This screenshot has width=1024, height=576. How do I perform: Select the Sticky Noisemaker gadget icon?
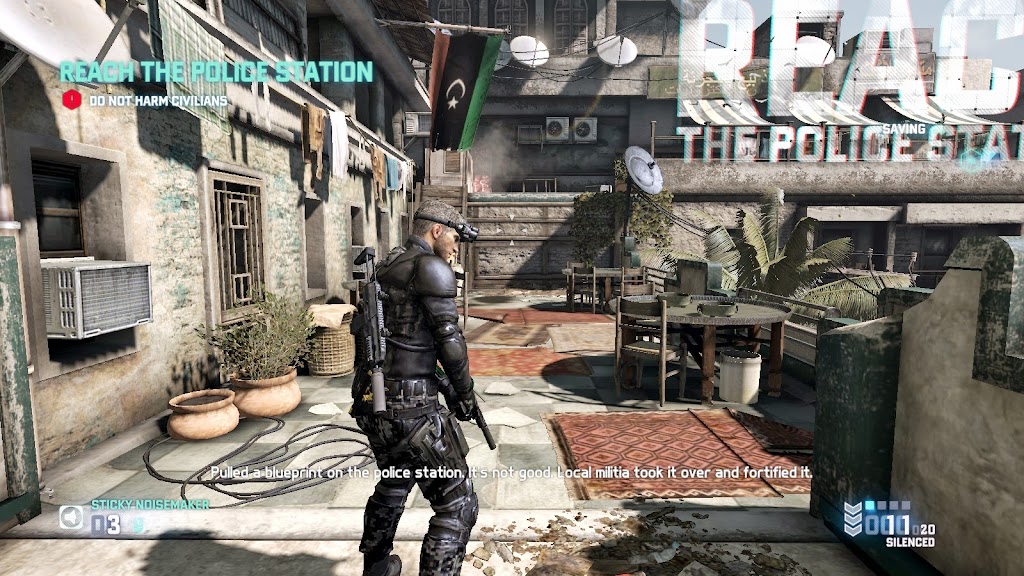coord(71,518)
